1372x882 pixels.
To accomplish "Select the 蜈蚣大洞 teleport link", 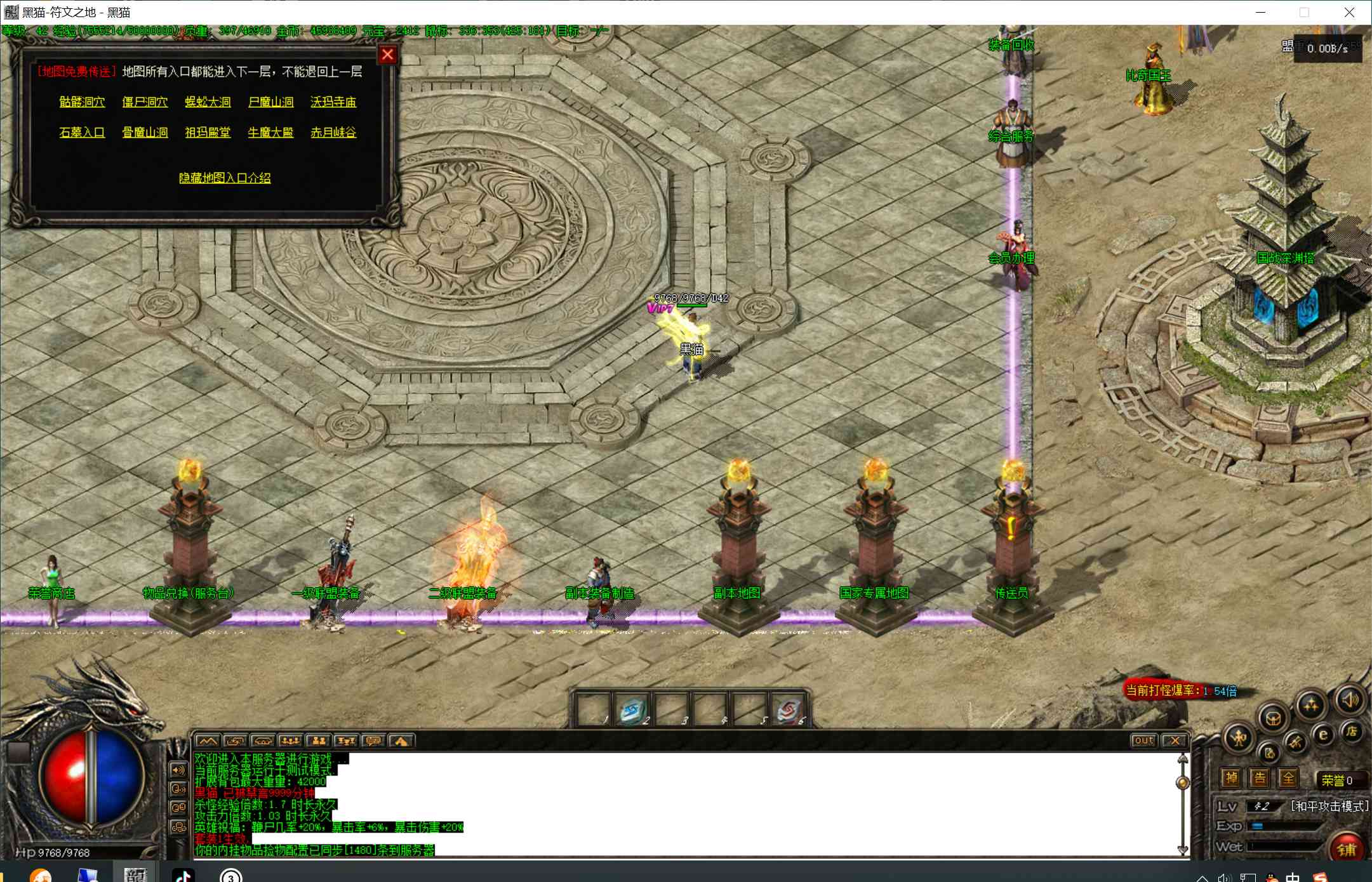I will click(x=208, y=102).
